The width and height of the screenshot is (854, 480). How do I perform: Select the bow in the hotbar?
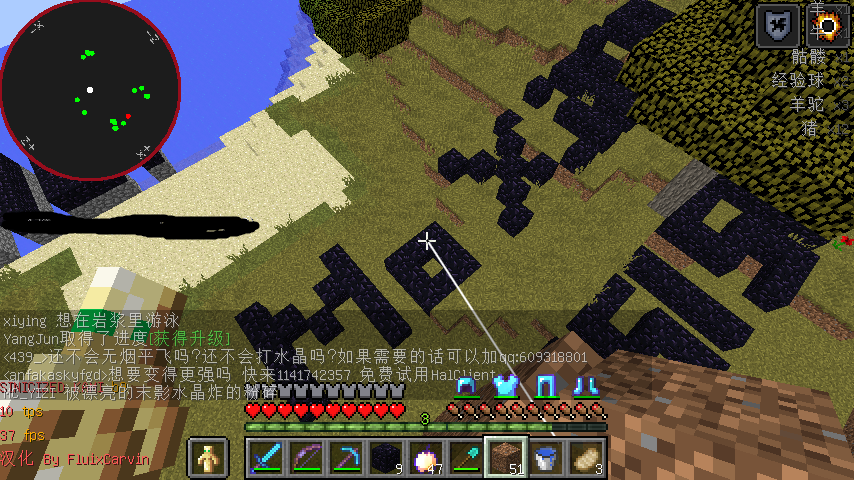click(x=307, y=458)
